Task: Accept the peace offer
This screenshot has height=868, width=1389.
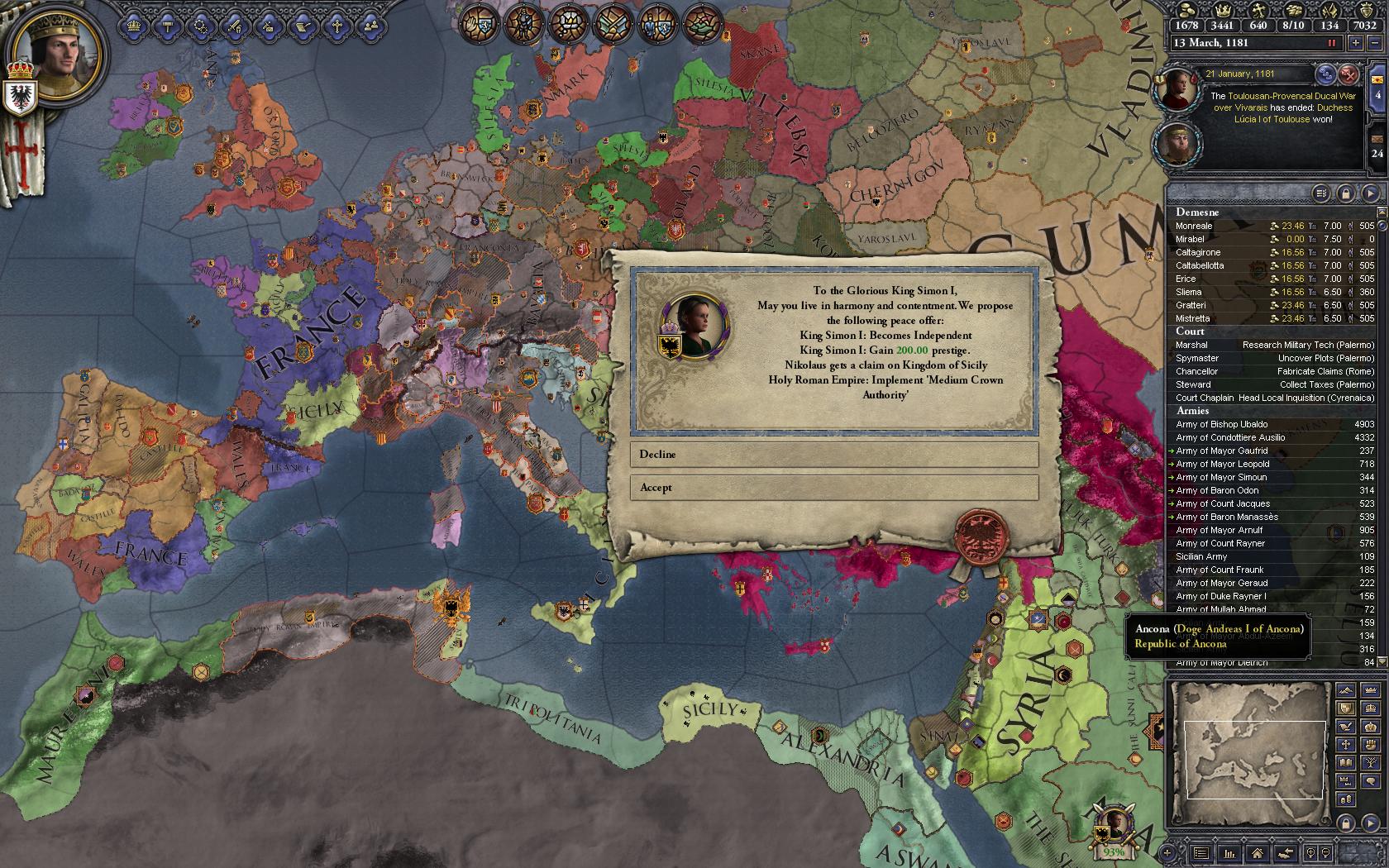Action: click(x=833, y=488)
